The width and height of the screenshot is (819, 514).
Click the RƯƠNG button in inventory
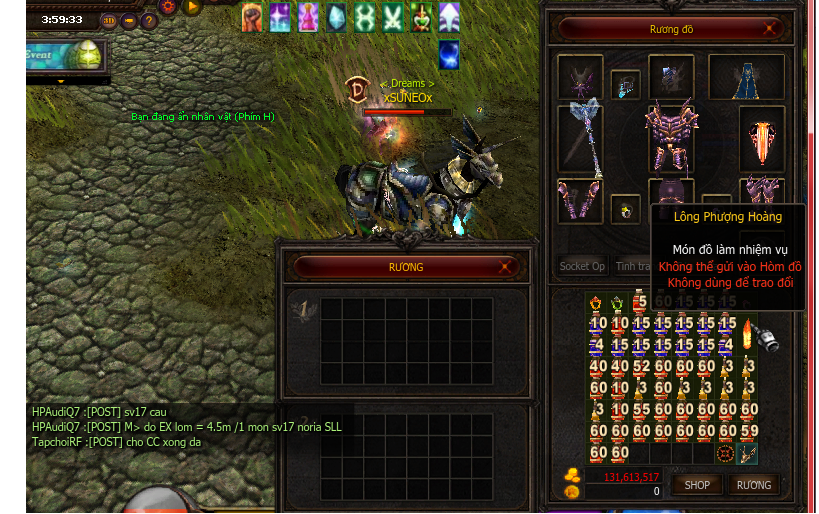(753, 485)
